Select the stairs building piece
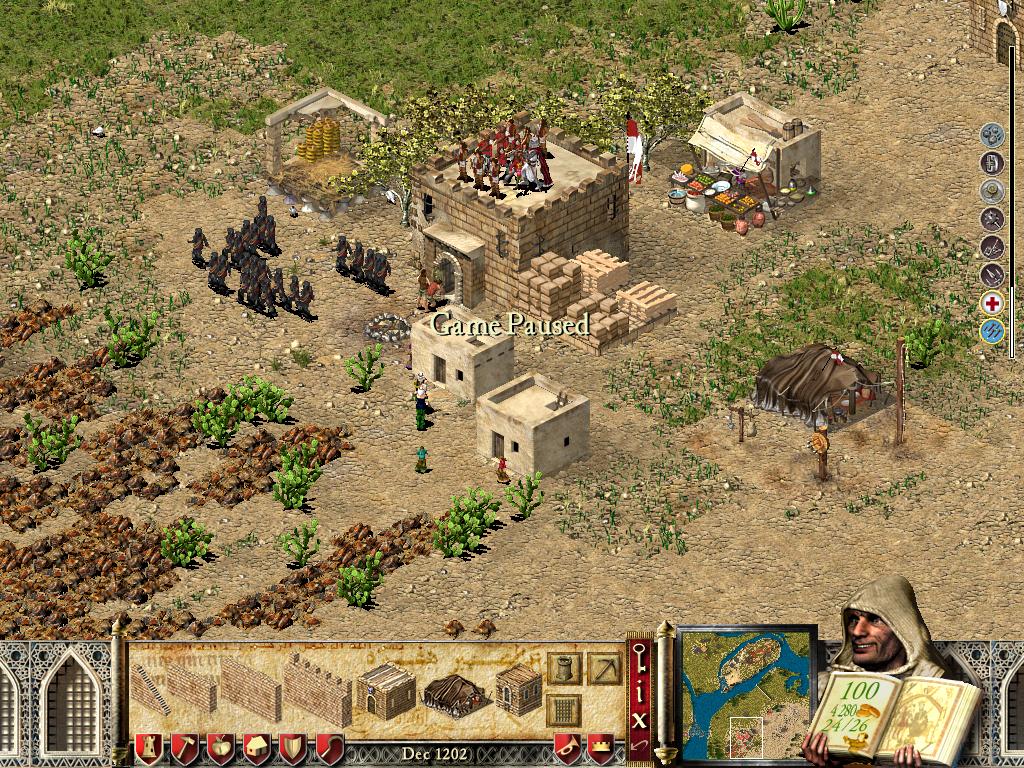 (149, 690)
